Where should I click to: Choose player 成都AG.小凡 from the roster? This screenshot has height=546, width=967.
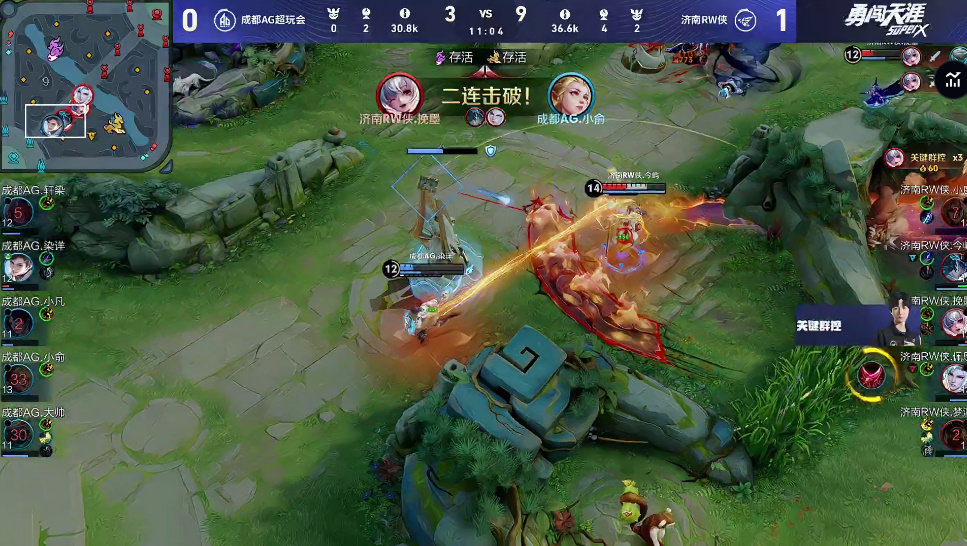(x=20, y=322)
